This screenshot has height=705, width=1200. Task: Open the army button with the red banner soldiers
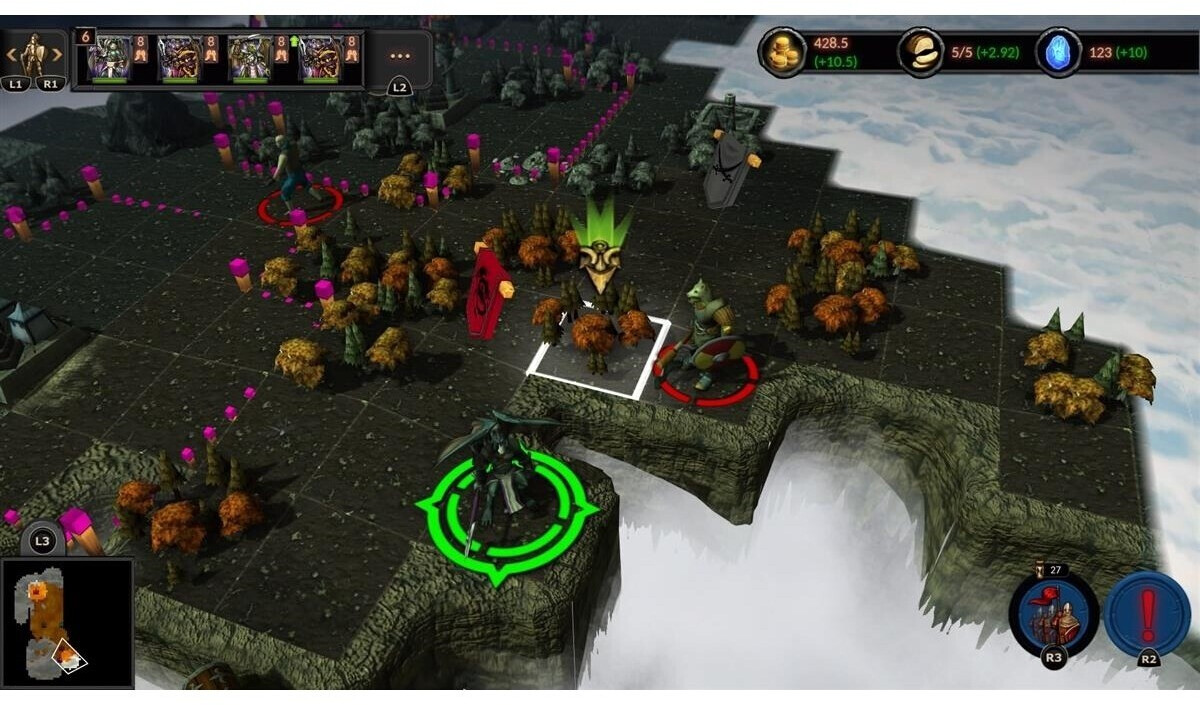(1053, 615)
